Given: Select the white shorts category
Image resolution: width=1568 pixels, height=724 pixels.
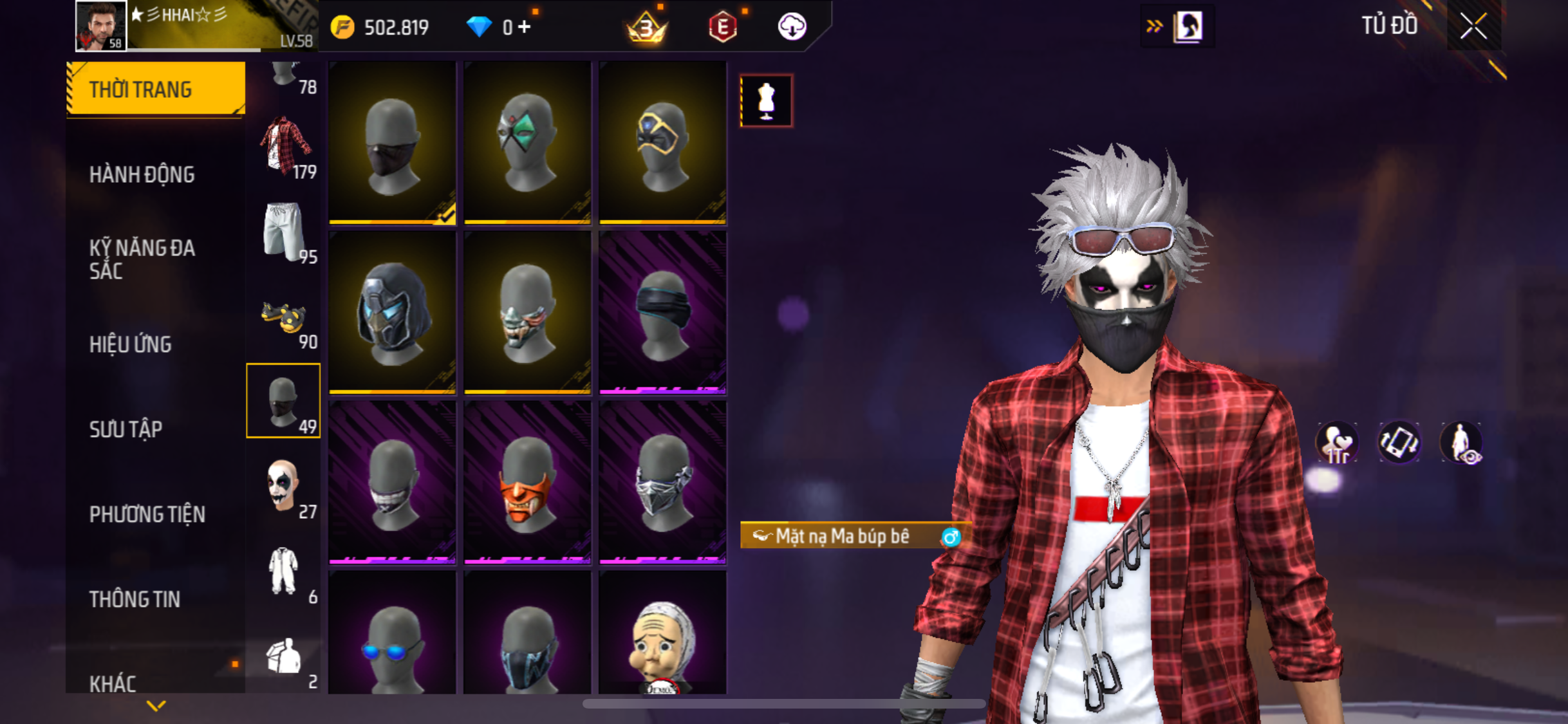Looking at the screenshot, I should 284,232.
